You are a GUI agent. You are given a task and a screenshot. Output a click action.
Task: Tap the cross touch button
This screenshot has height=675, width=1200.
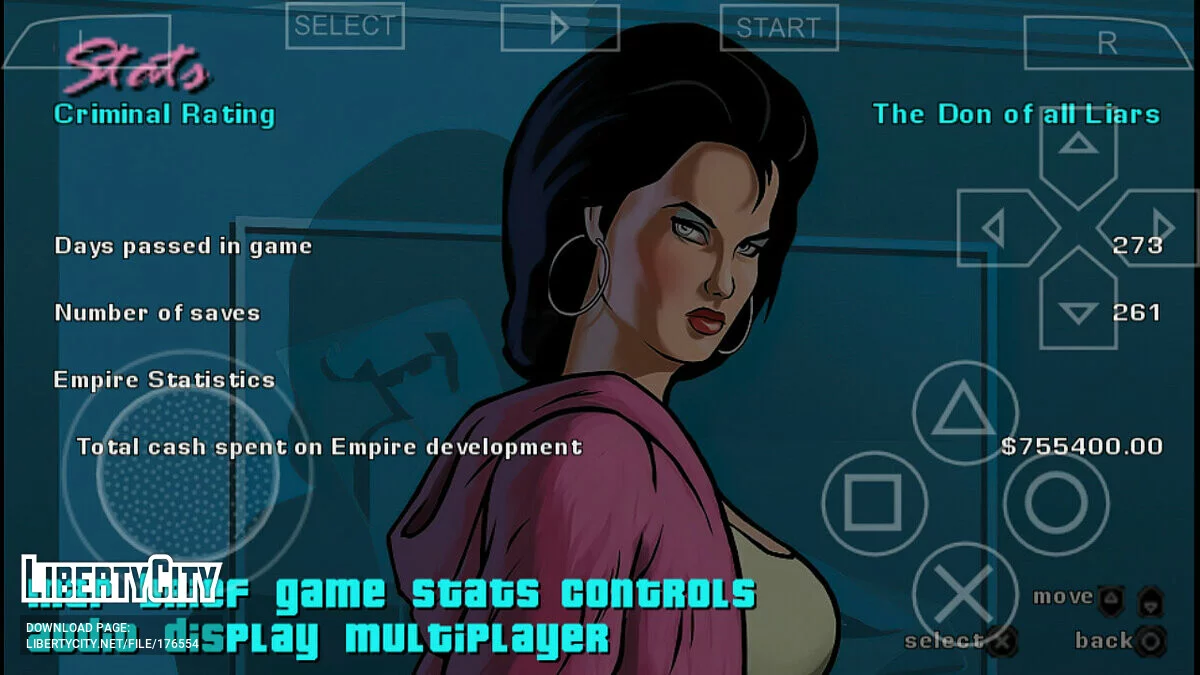point(965,594)
